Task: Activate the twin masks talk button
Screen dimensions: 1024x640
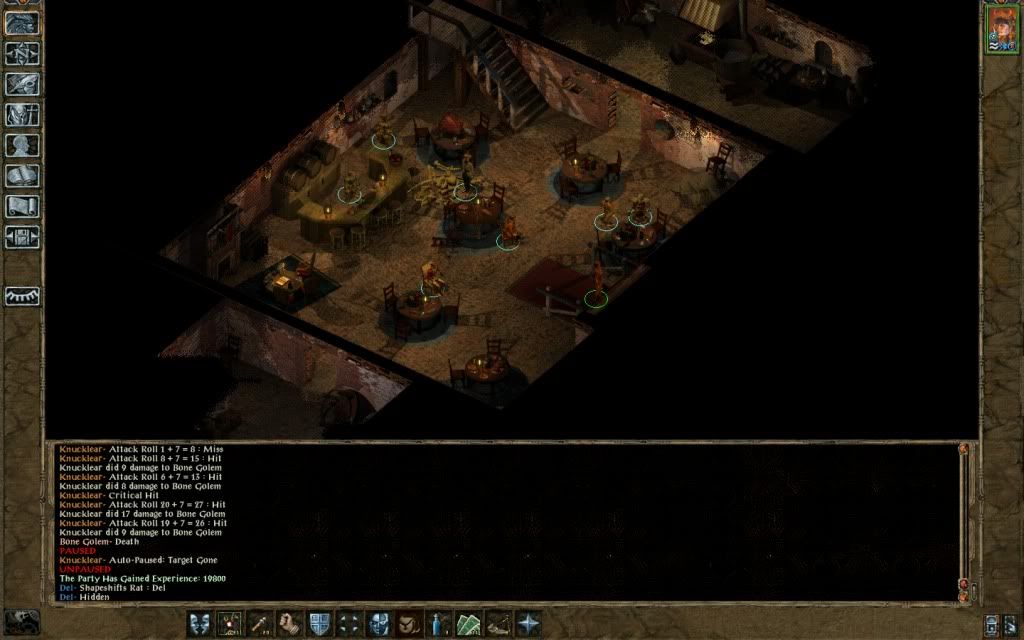Action: click(x=200, y=623)
